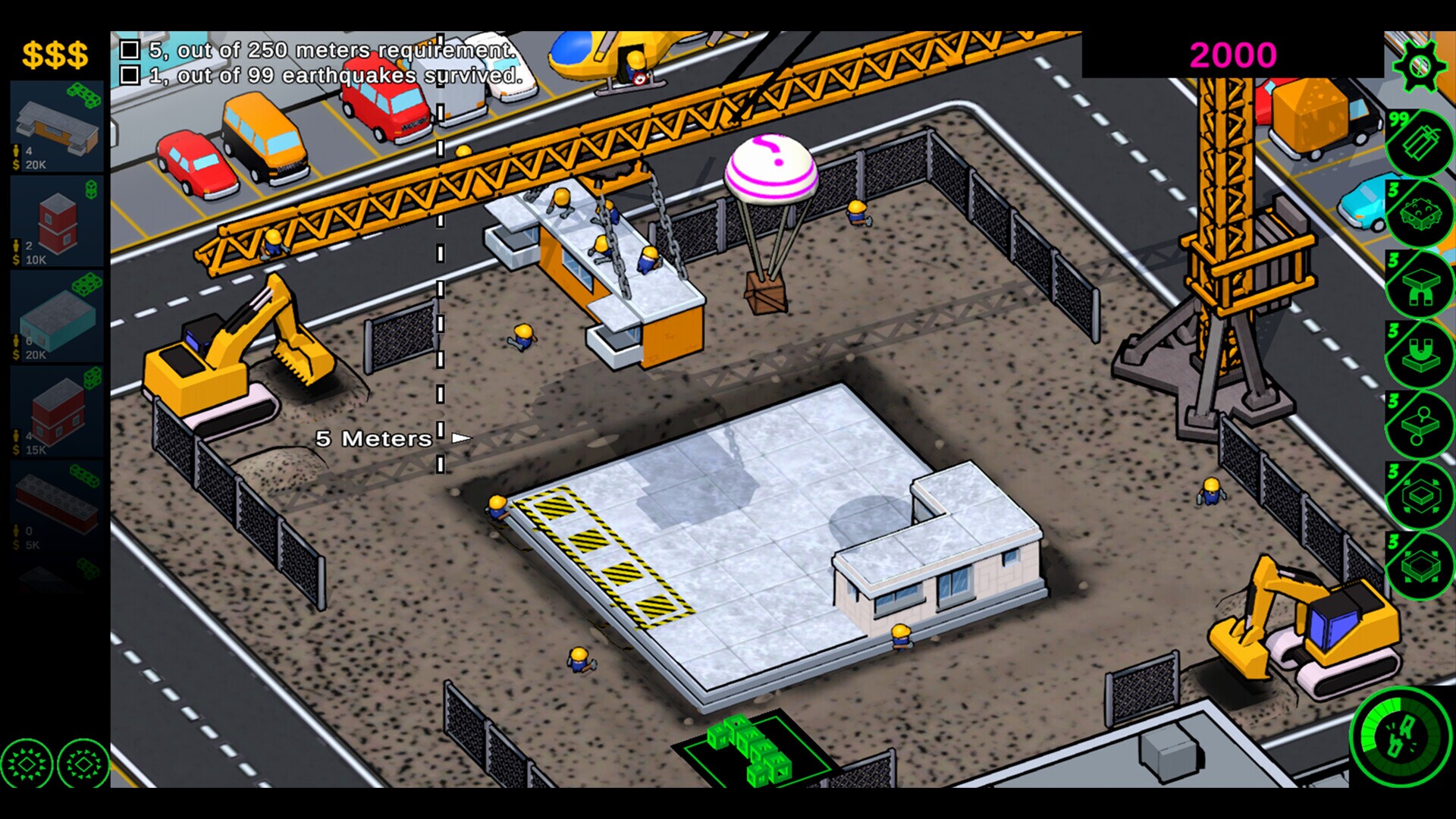Open the settings gear menu
The image size is (1456, 819).
[1422, 64]
